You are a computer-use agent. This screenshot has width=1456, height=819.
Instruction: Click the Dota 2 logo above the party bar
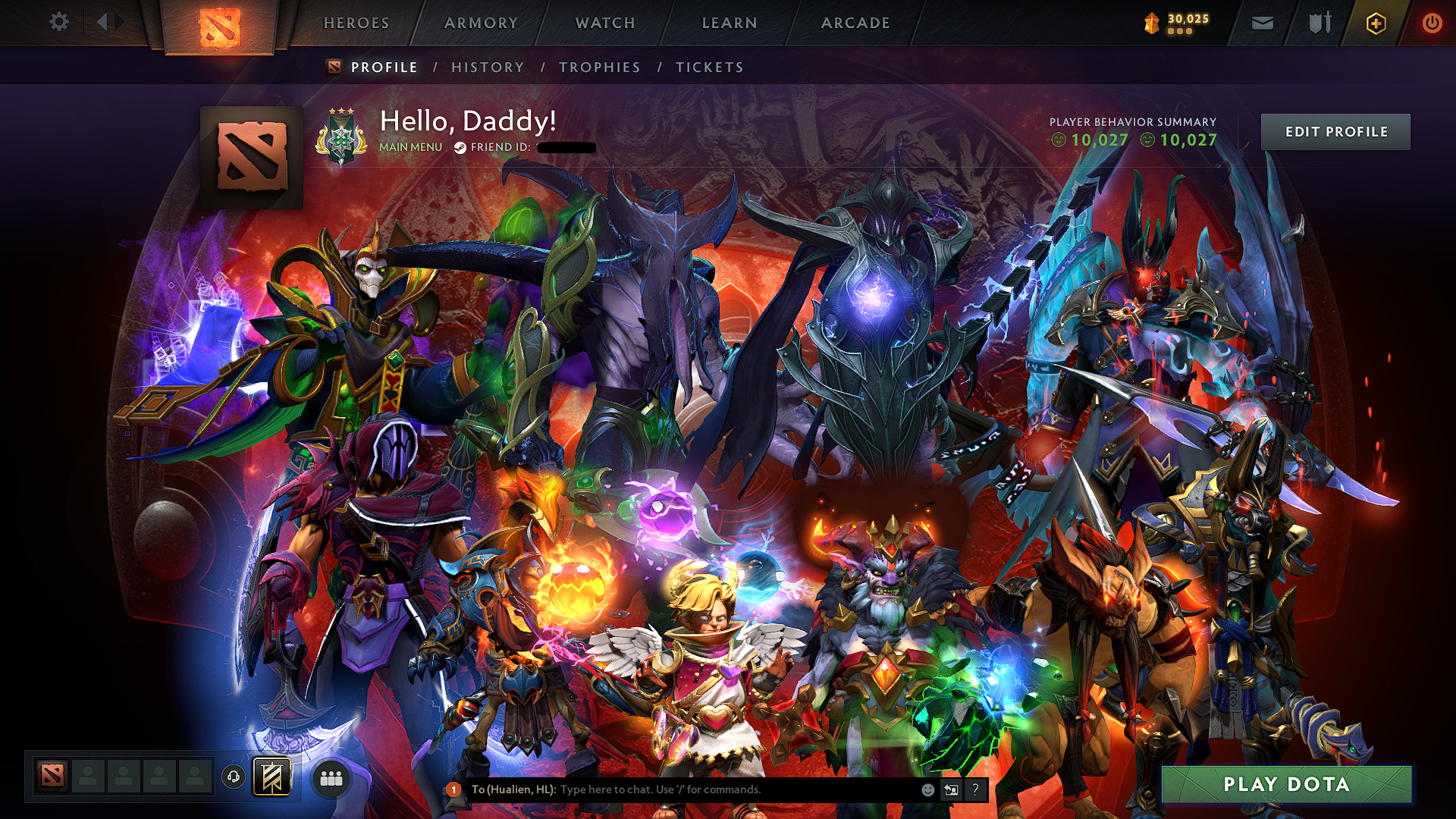coord(51,775)
